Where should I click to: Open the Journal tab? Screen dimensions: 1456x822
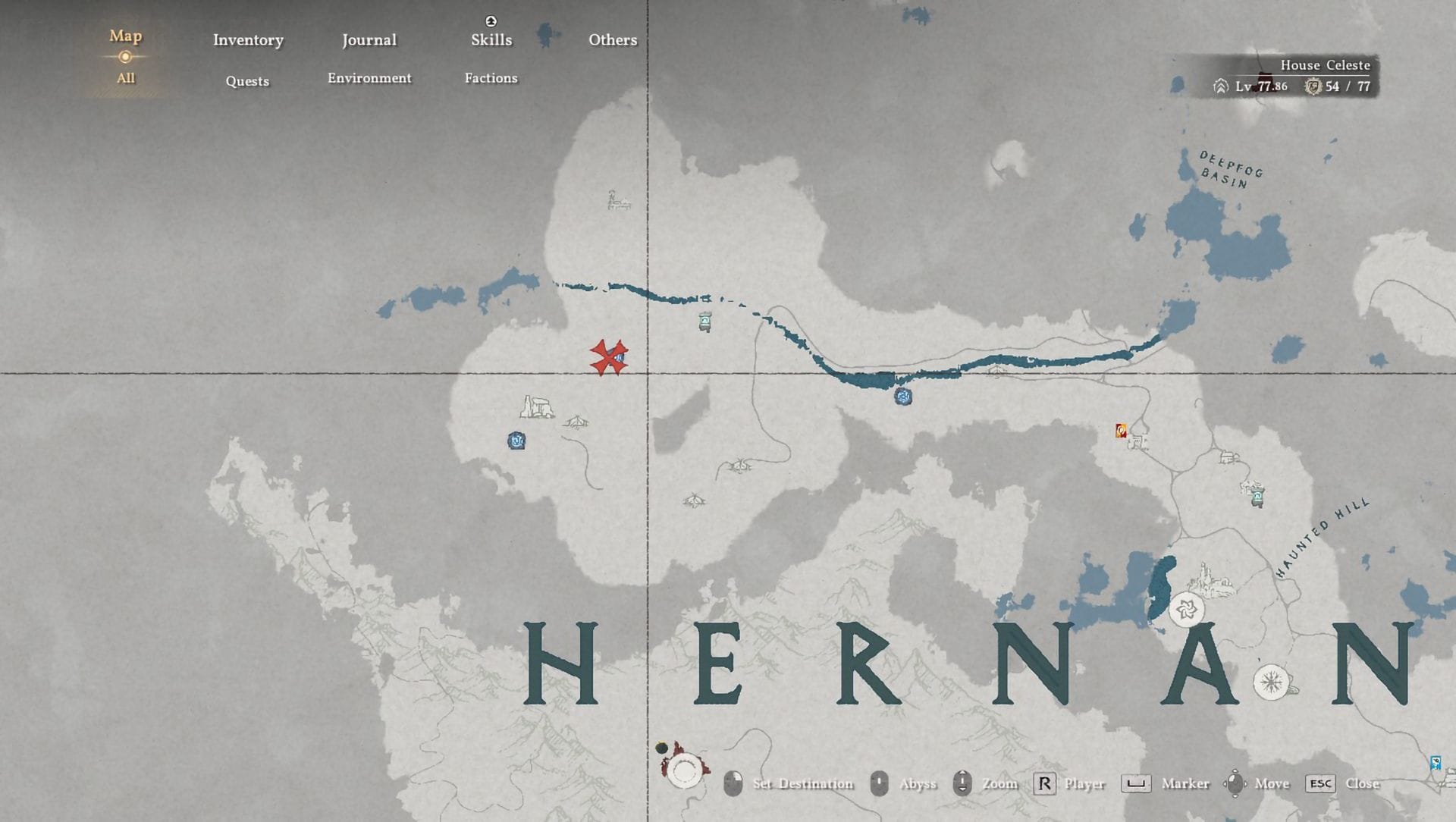369,40
